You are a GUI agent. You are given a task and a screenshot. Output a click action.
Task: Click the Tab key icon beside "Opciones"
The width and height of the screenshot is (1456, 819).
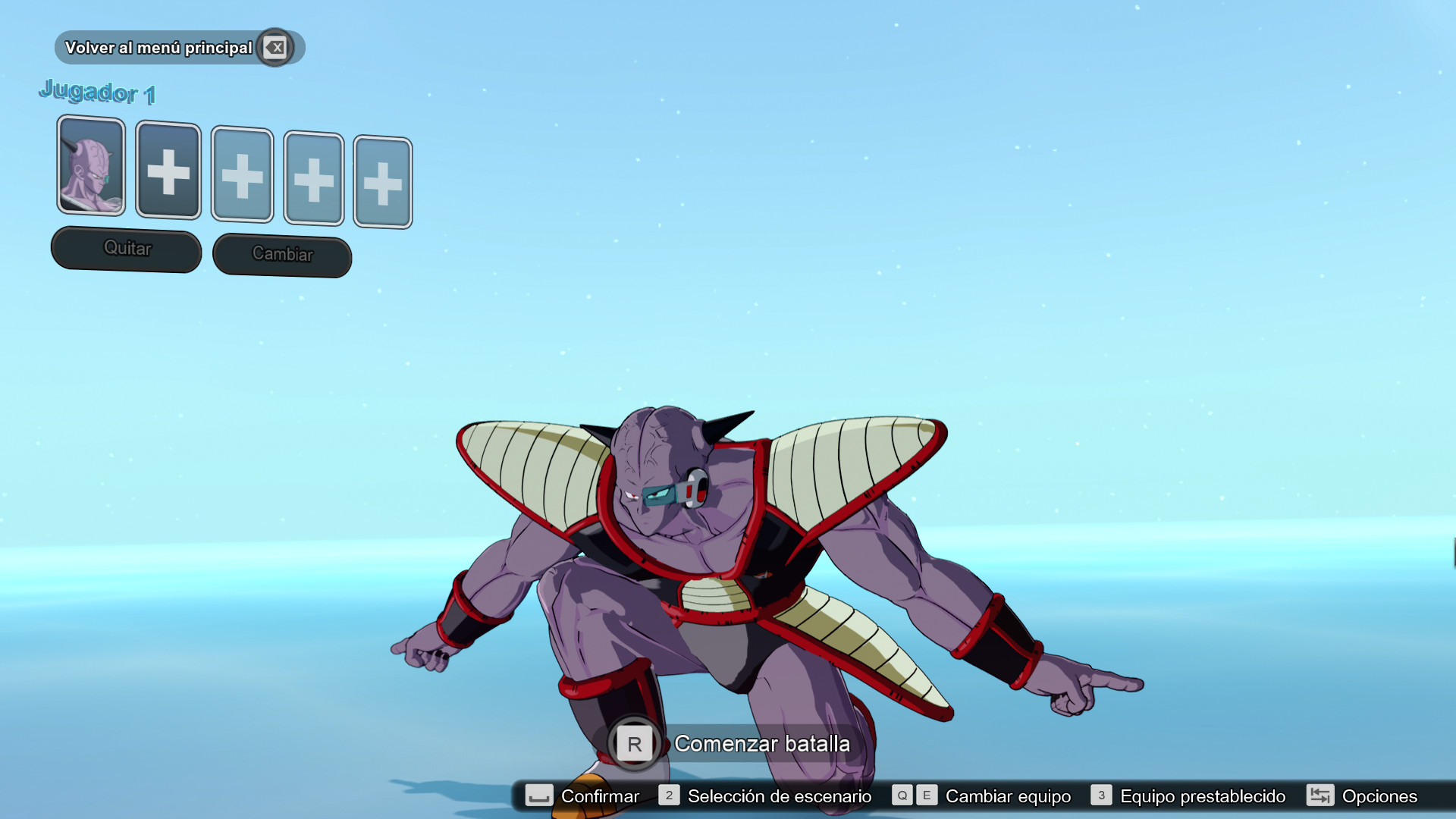coord(1320,796)
